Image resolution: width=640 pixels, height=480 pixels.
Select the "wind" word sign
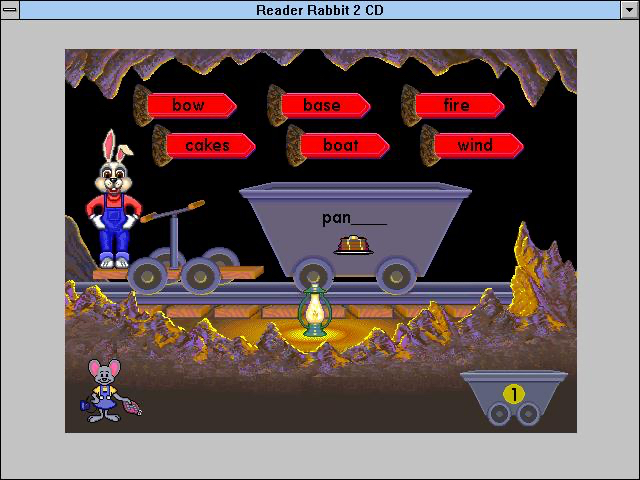pos(476,145)
